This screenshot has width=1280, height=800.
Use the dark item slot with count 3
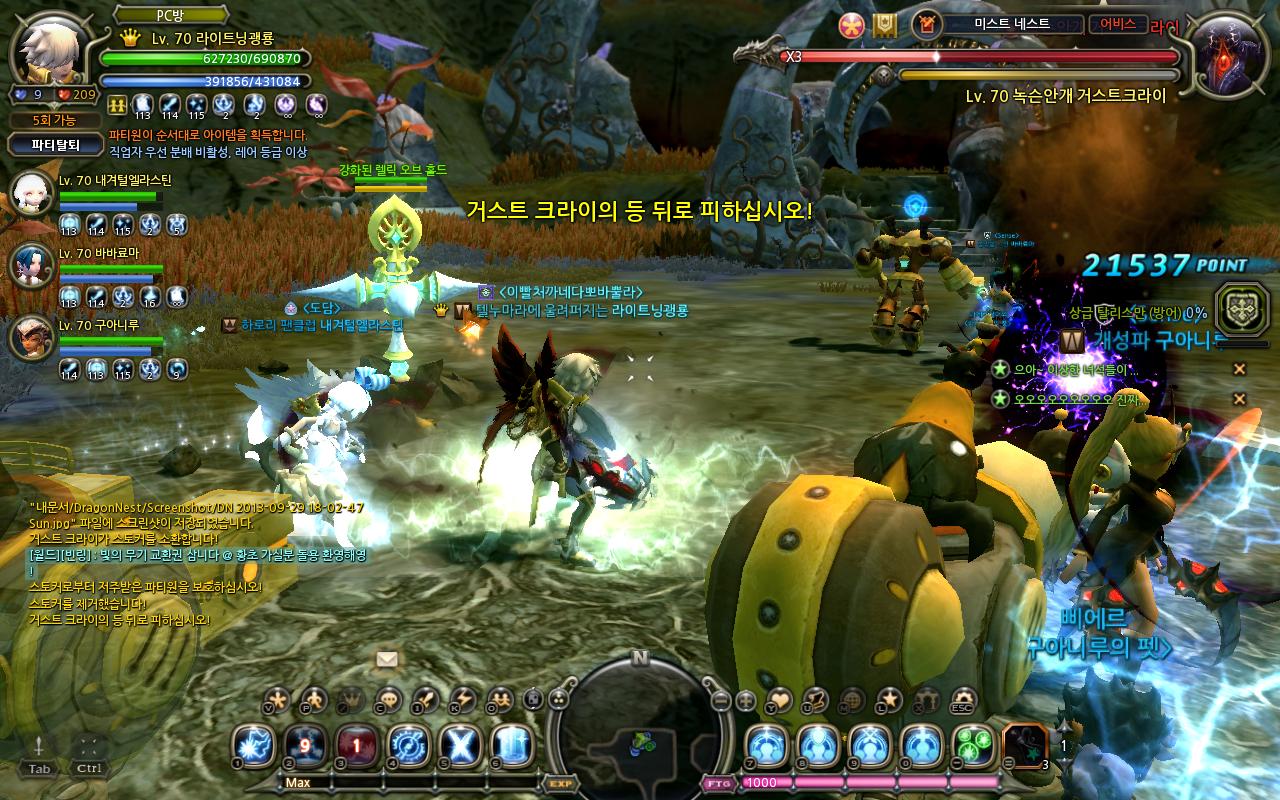[1024, 746]
